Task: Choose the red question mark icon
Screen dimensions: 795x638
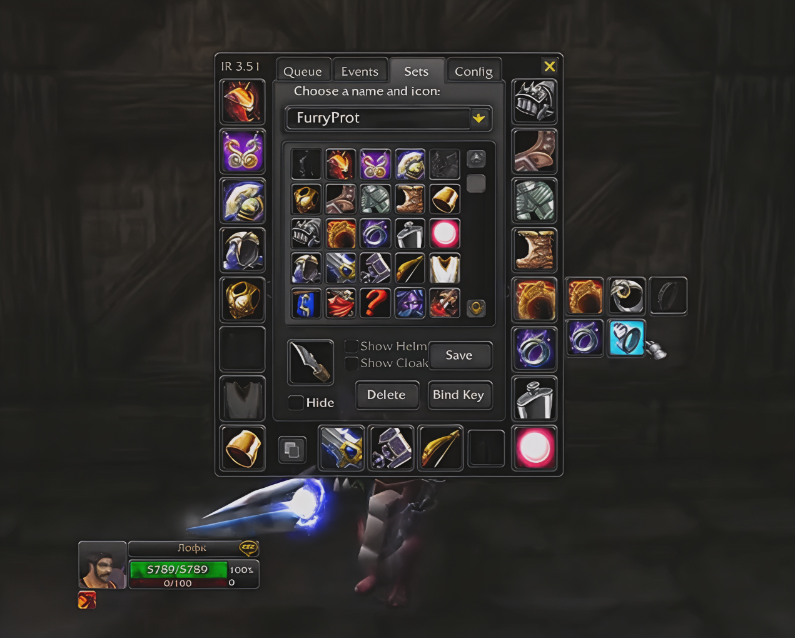Action: point(376,302)
